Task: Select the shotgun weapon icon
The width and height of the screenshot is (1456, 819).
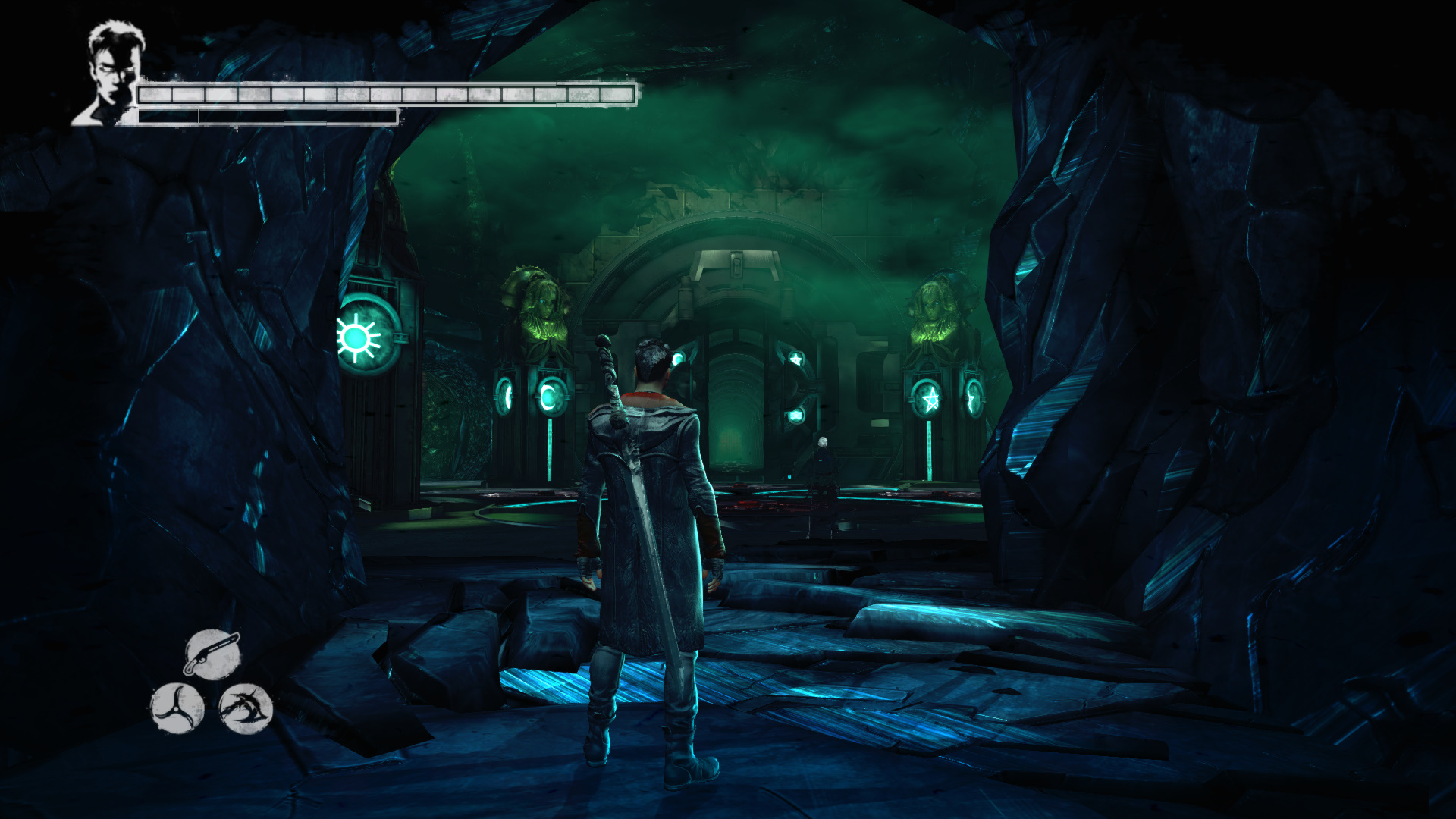Action: pyautogui.click(x=212, y=654)
